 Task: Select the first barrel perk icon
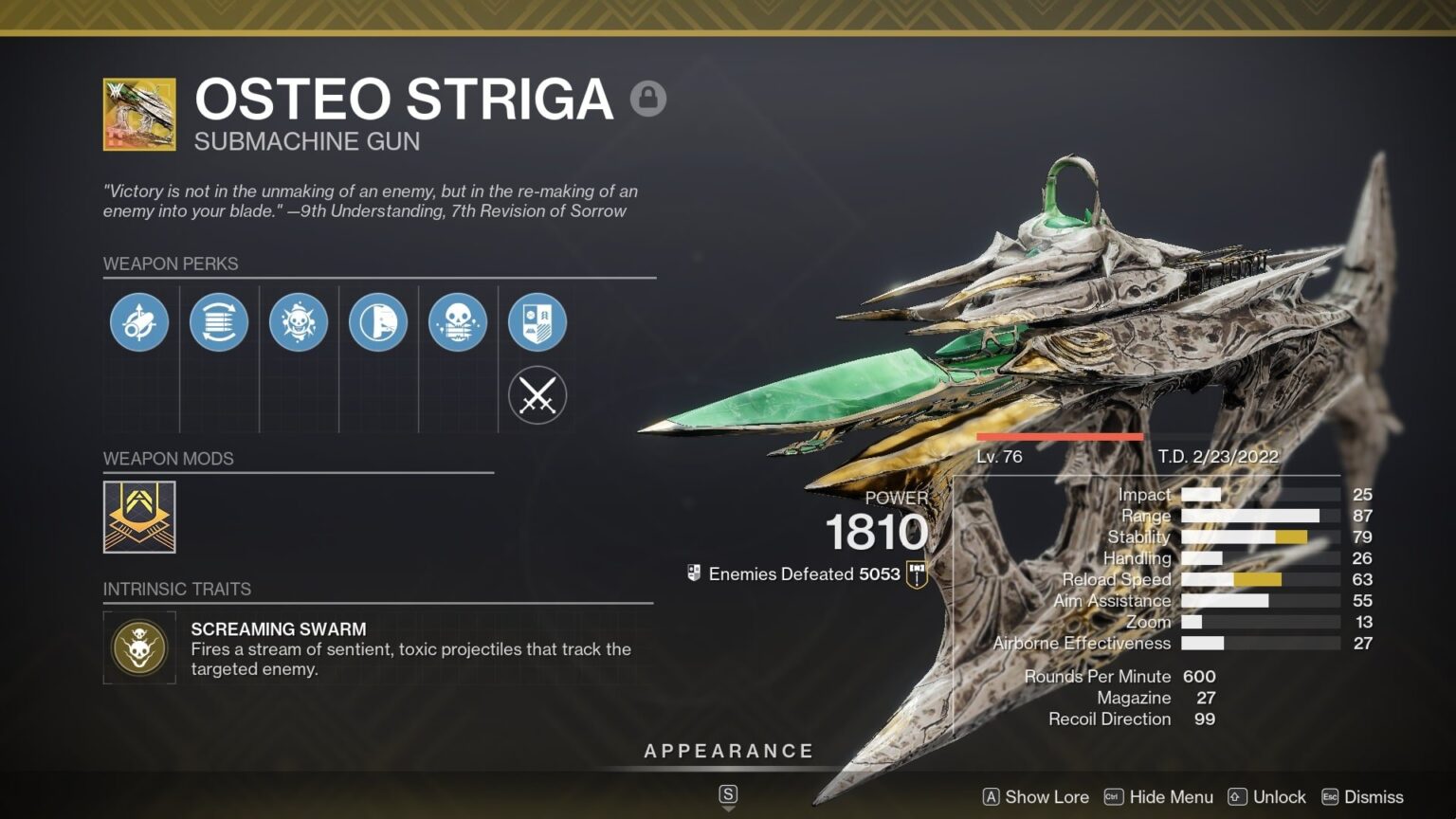139,322
